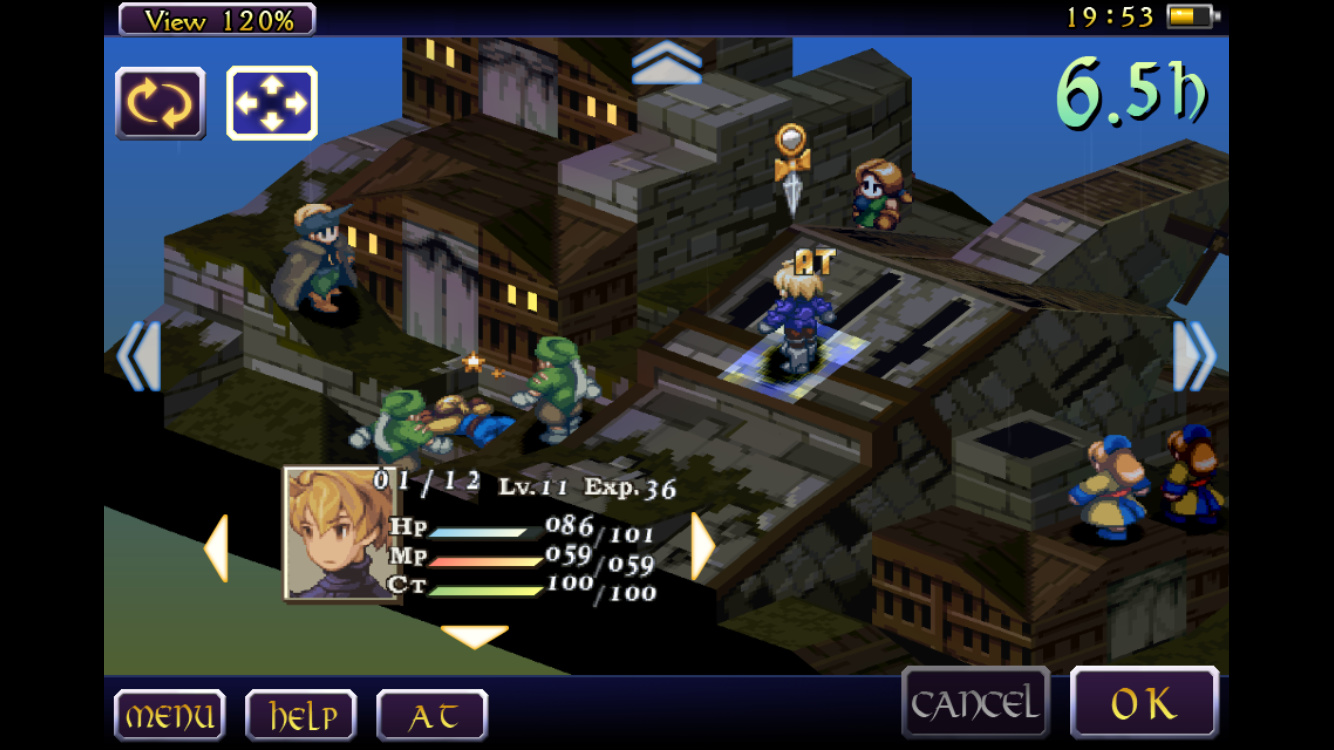Cancel the current action
The width and height of the screenshot is (1334, 750).
pos(975,703)
